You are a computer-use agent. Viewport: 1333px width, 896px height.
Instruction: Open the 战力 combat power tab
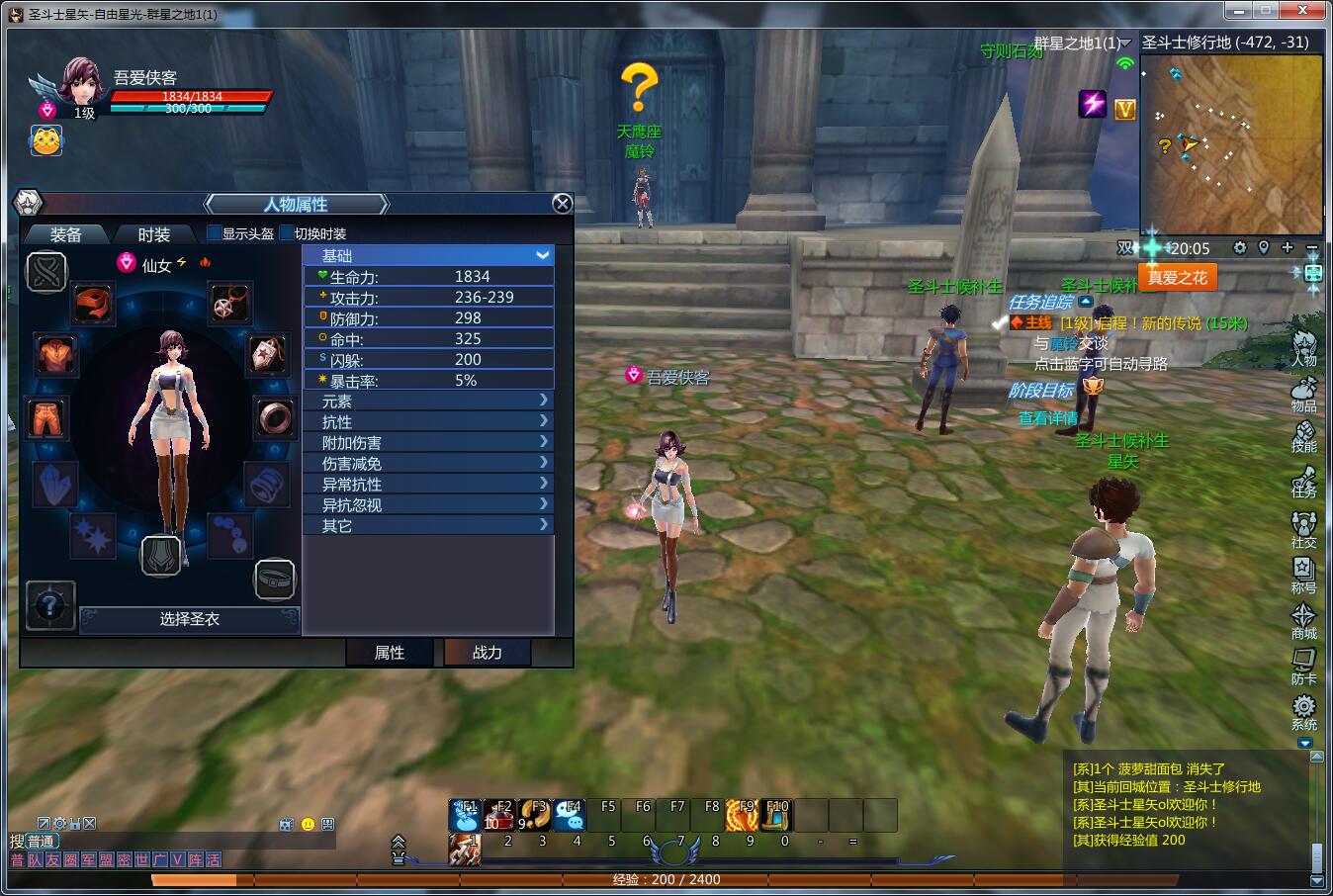tap(487, 653)
